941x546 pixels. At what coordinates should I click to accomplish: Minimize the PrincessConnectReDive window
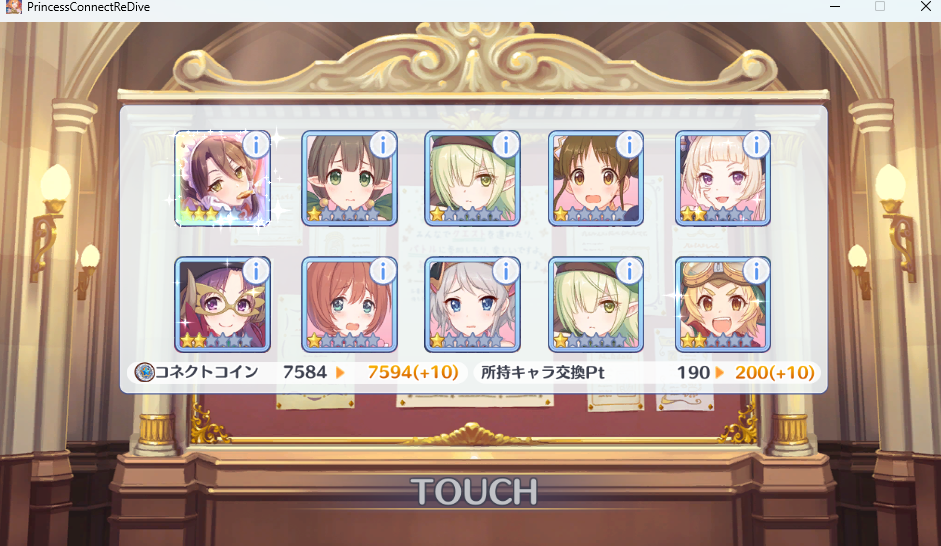pyautogui.click(x=834, y=7)
